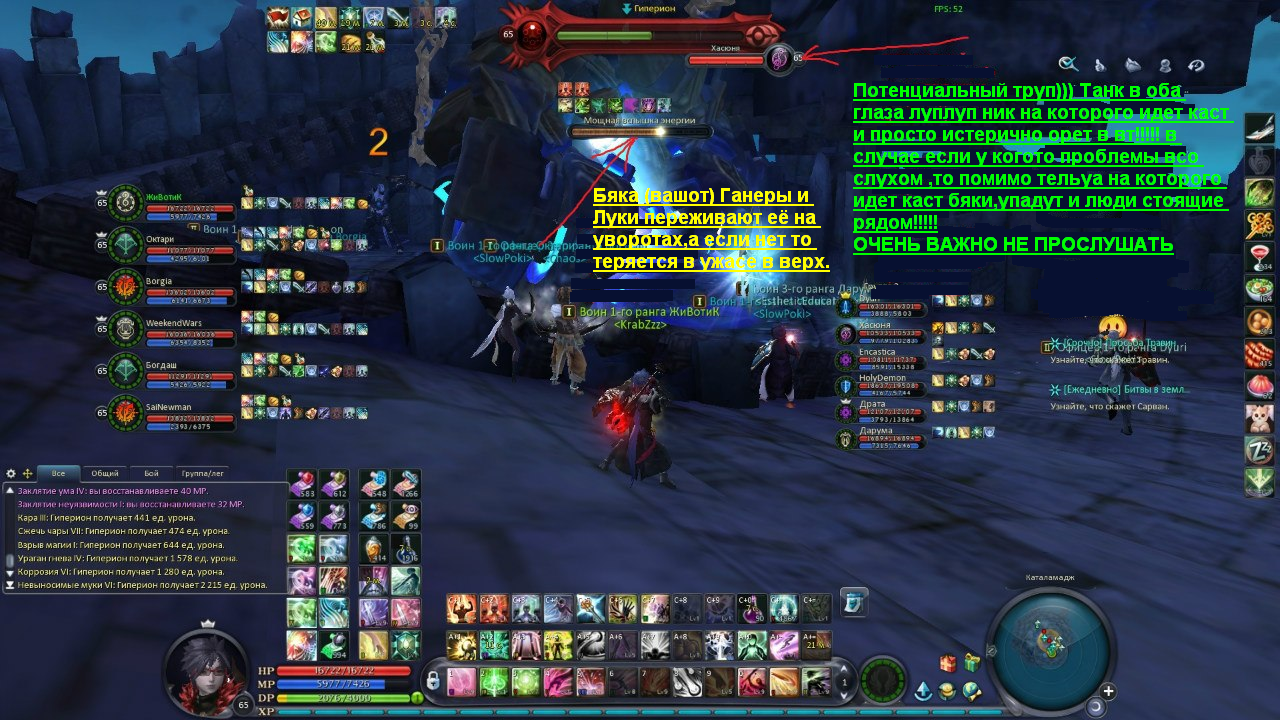
Task: Open the red gift box icon
Action: 948,662
